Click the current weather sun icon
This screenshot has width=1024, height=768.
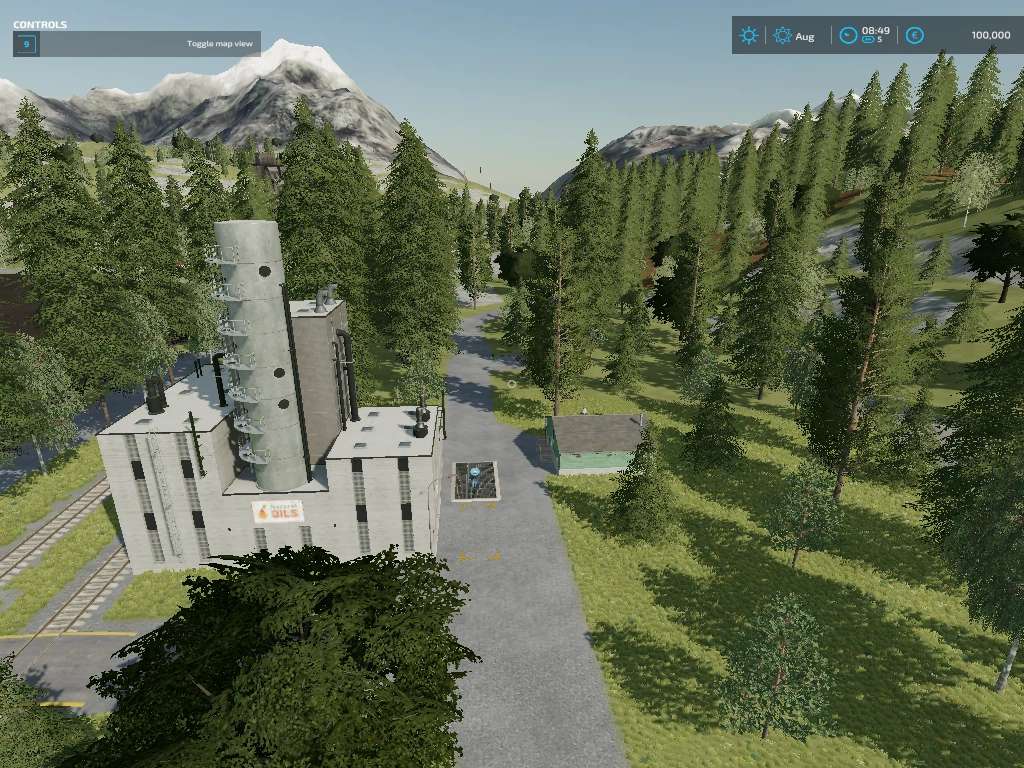coord(748,36)
